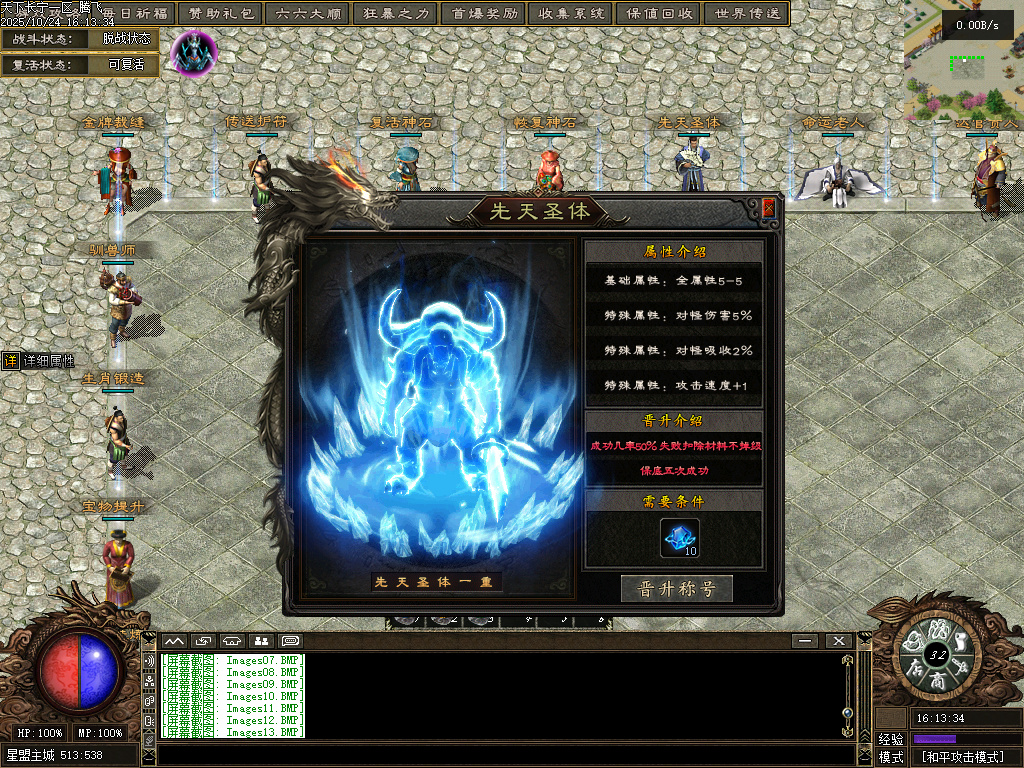Select the 六六大顺 menu button
This screenshot has width=1024, height=768.
point(307,14)
